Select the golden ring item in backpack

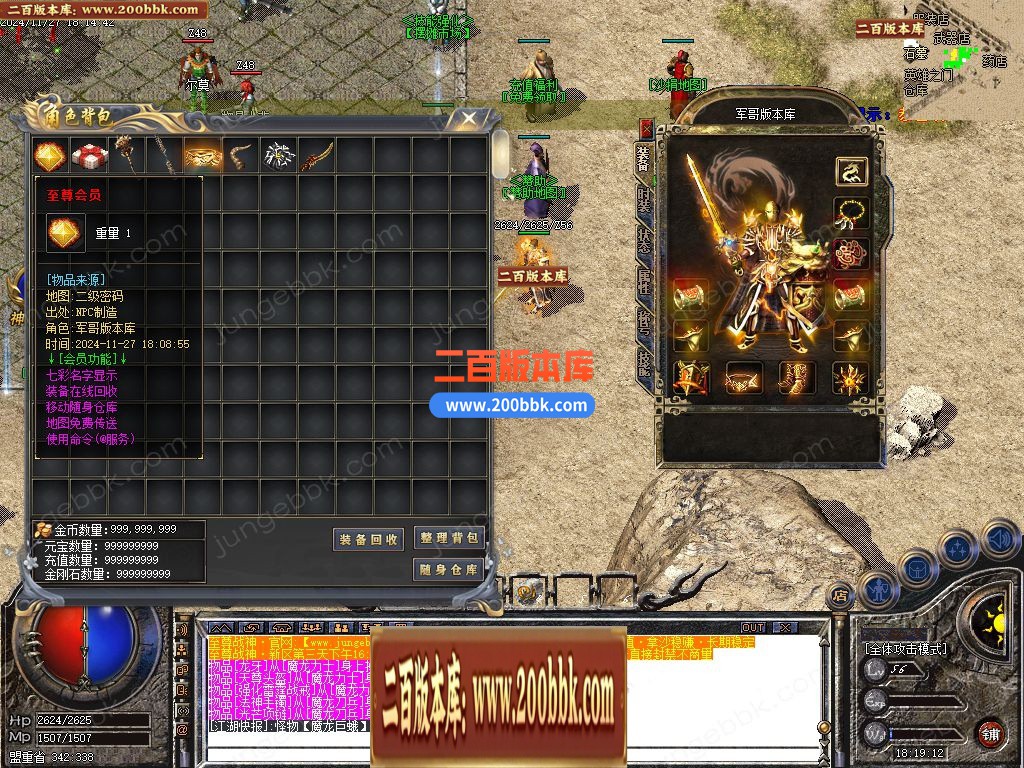[203, 156]
